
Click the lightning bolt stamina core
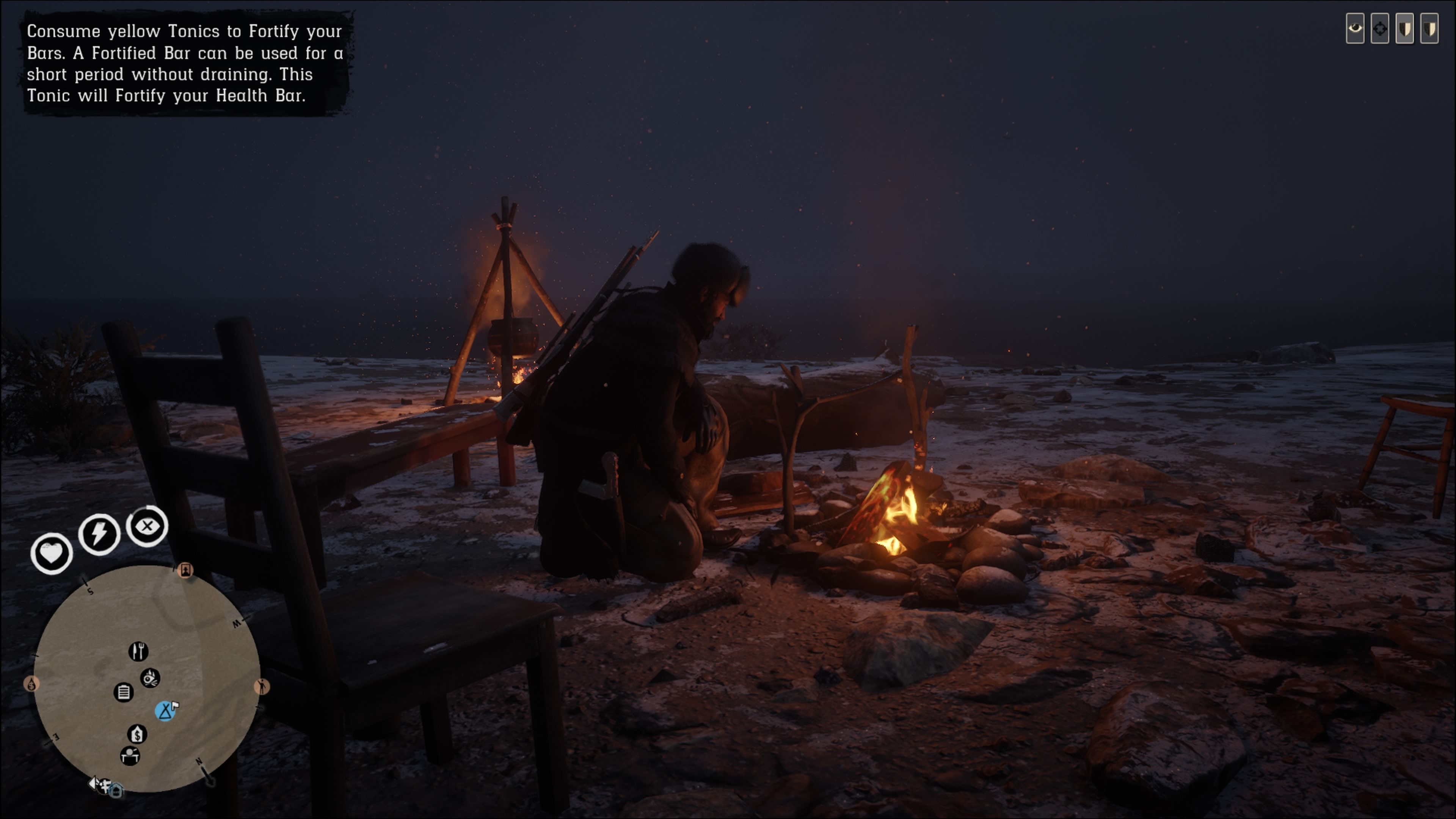99,533
